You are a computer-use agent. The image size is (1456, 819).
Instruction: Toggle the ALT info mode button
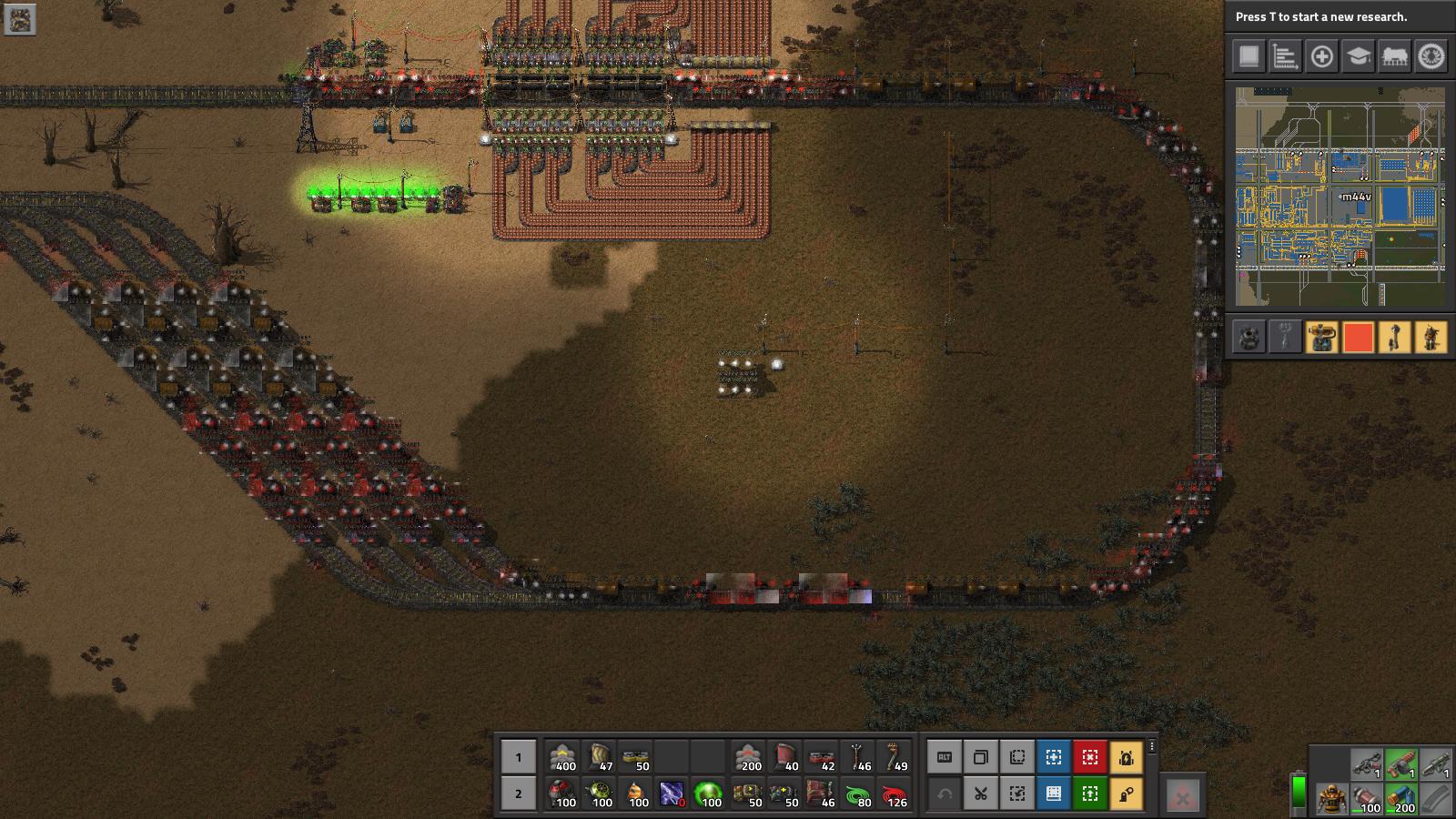click(x=945, y=757)
